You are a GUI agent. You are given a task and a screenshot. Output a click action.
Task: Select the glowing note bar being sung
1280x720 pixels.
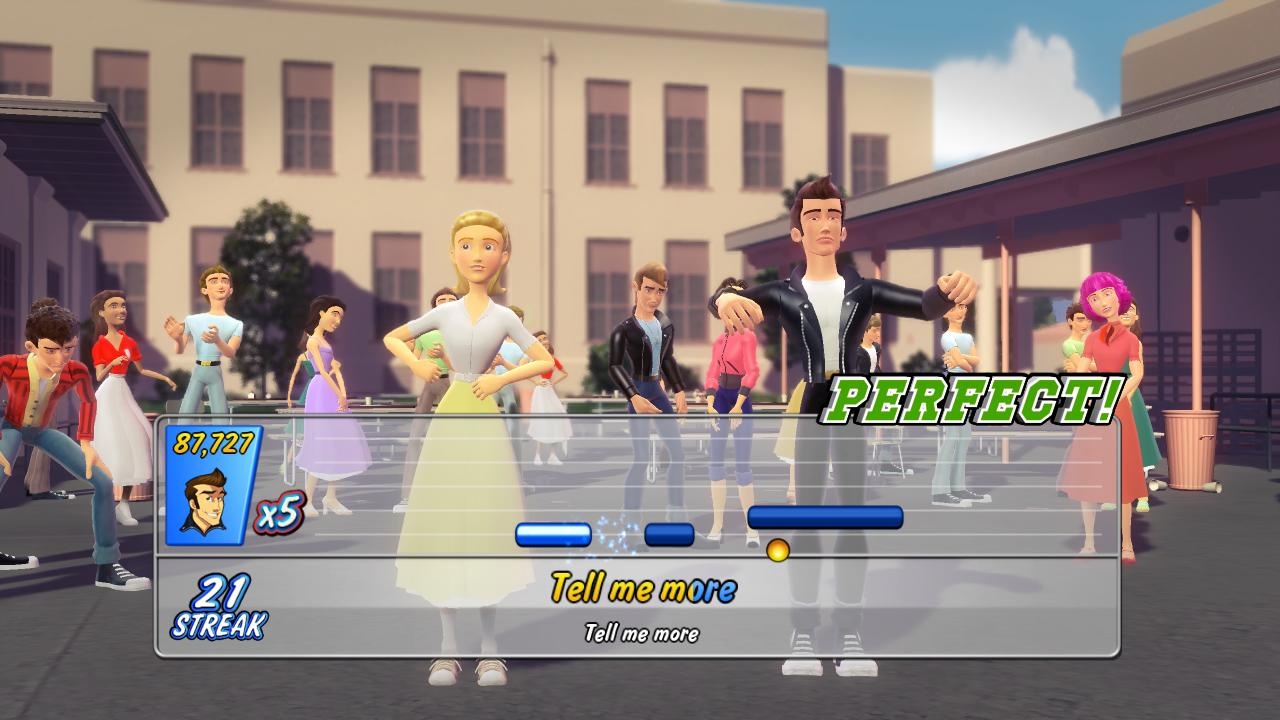[552, 536]
